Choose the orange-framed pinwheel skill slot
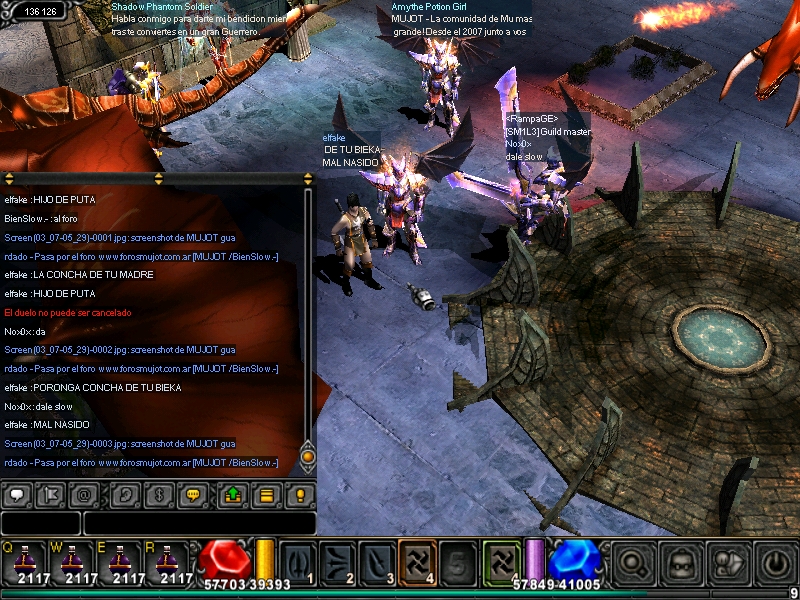This screenshot has height=600, width=800. [417, 561]
